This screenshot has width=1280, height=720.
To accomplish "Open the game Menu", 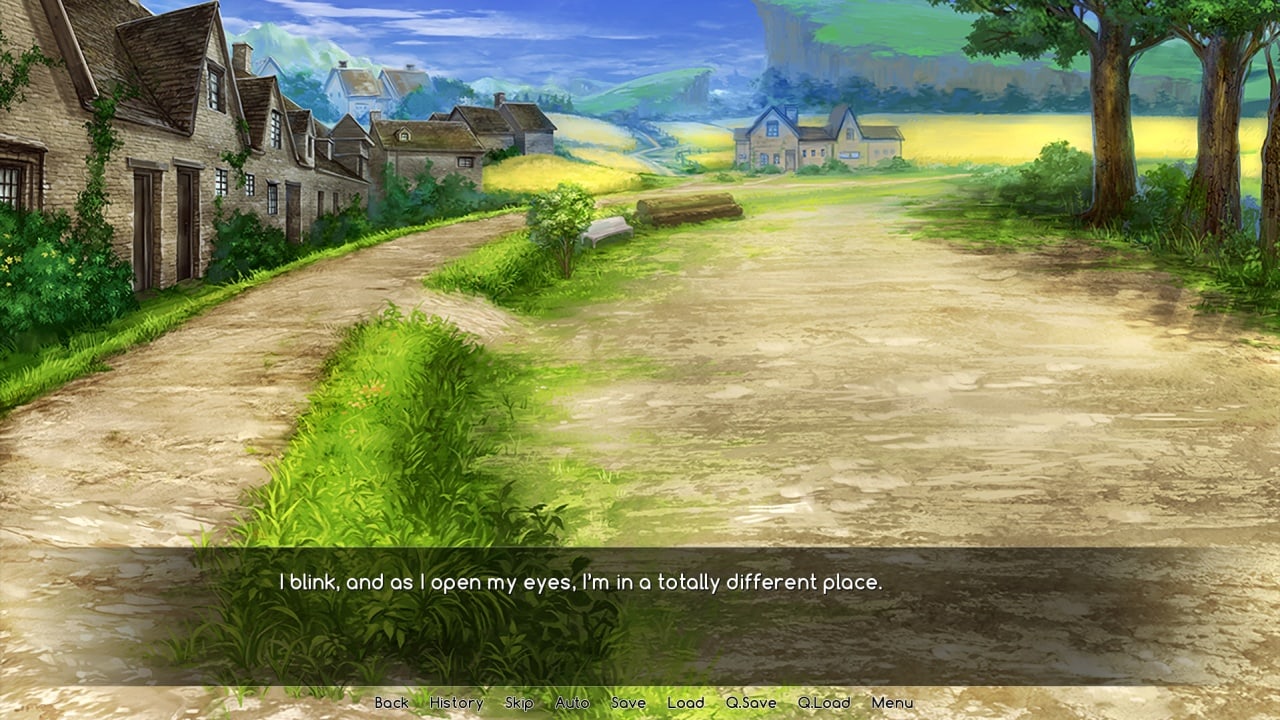I will coord(892,703).
